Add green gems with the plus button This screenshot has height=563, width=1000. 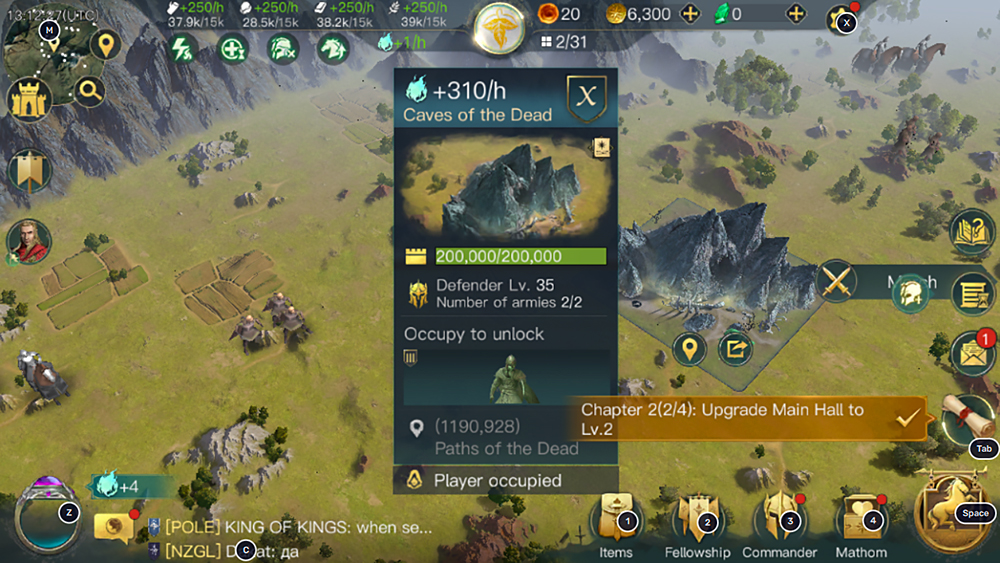[x=796, y=15]
